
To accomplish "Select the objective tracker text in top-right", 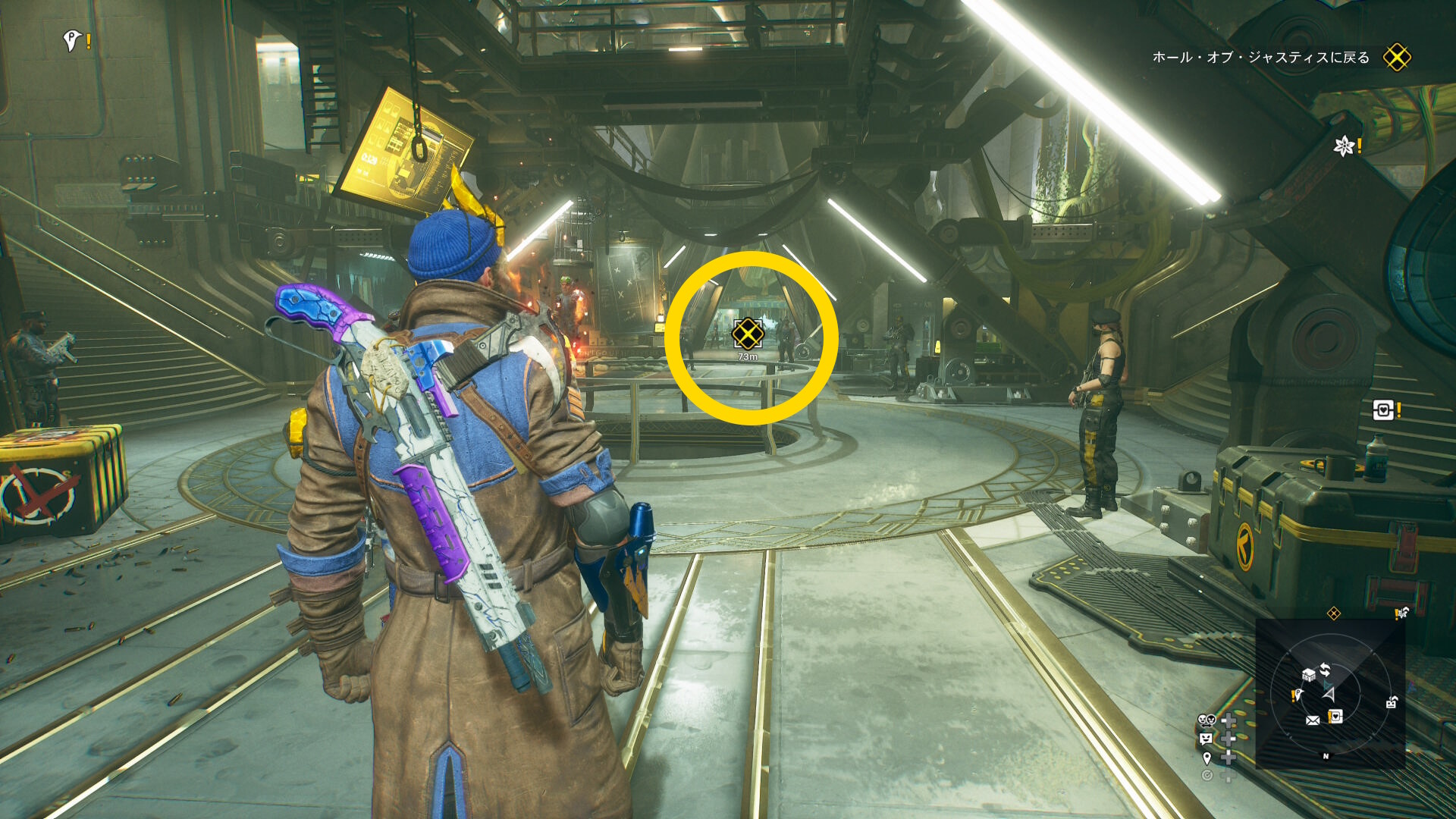I will point(1260,58).
